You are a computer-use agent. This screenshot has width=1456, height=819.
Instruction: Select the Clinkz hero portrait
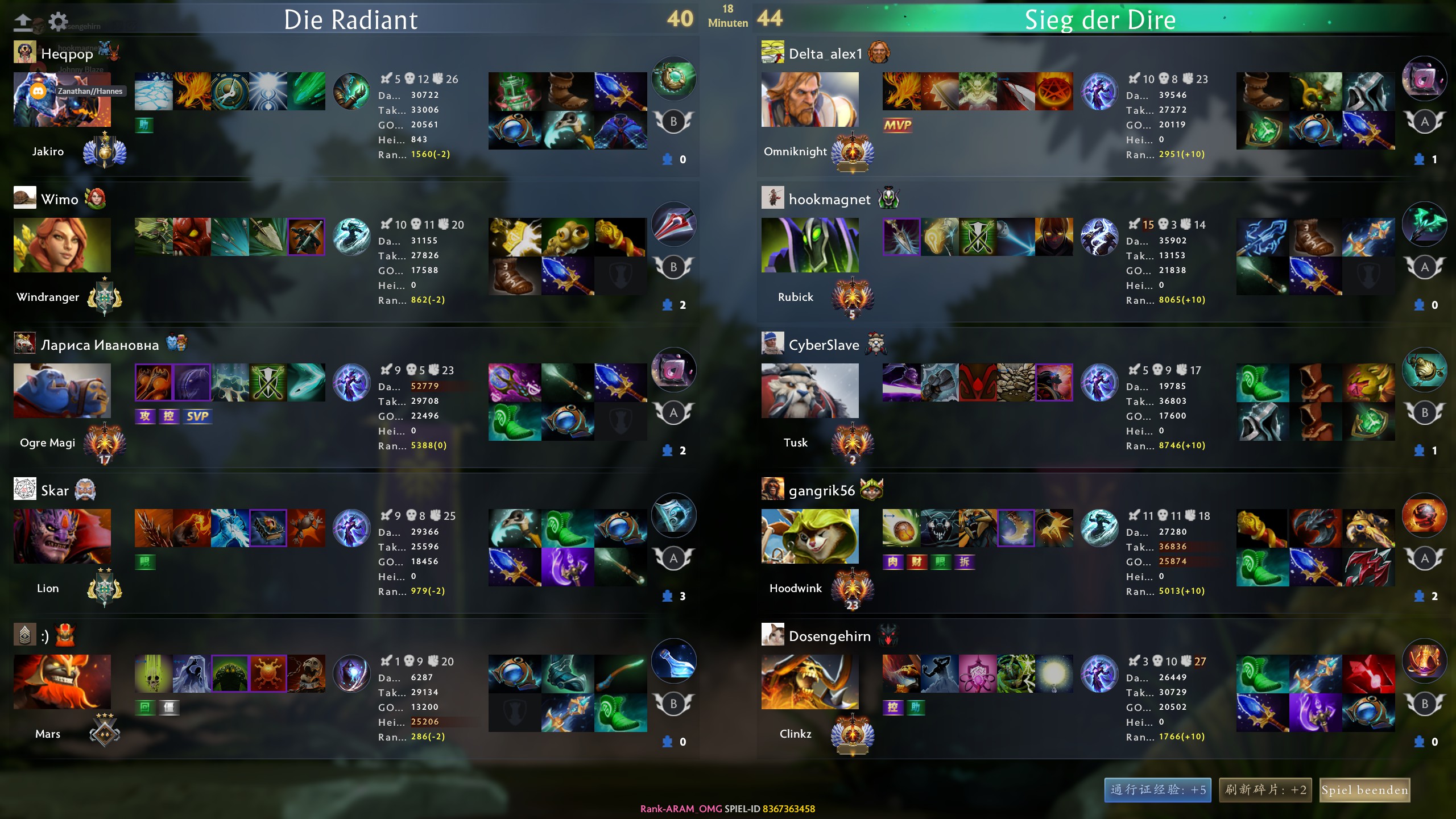[x=810, y=682]
